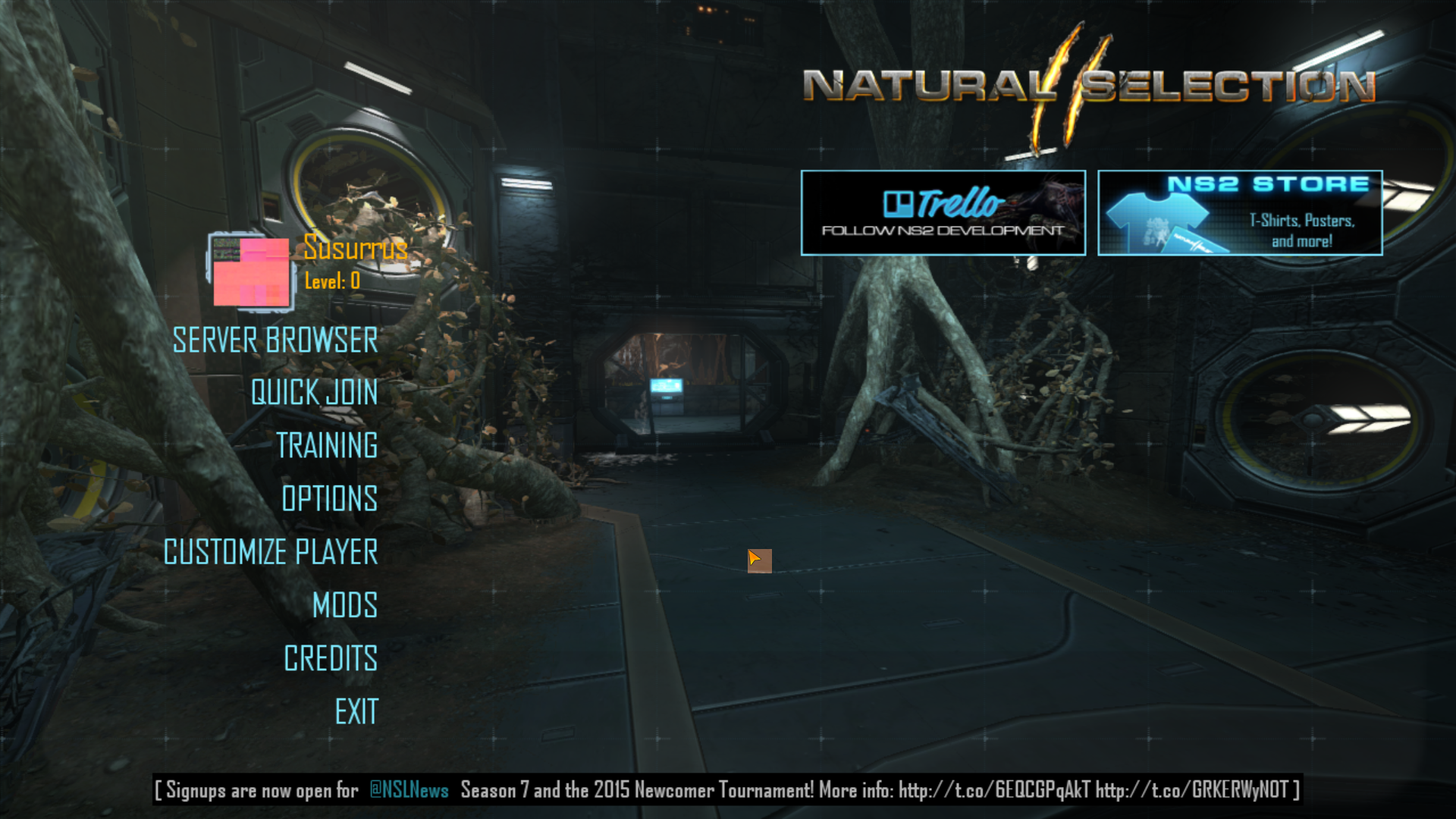Open the Mods menu
Viewport: 1456px width, 819px height.
(345, 605)
